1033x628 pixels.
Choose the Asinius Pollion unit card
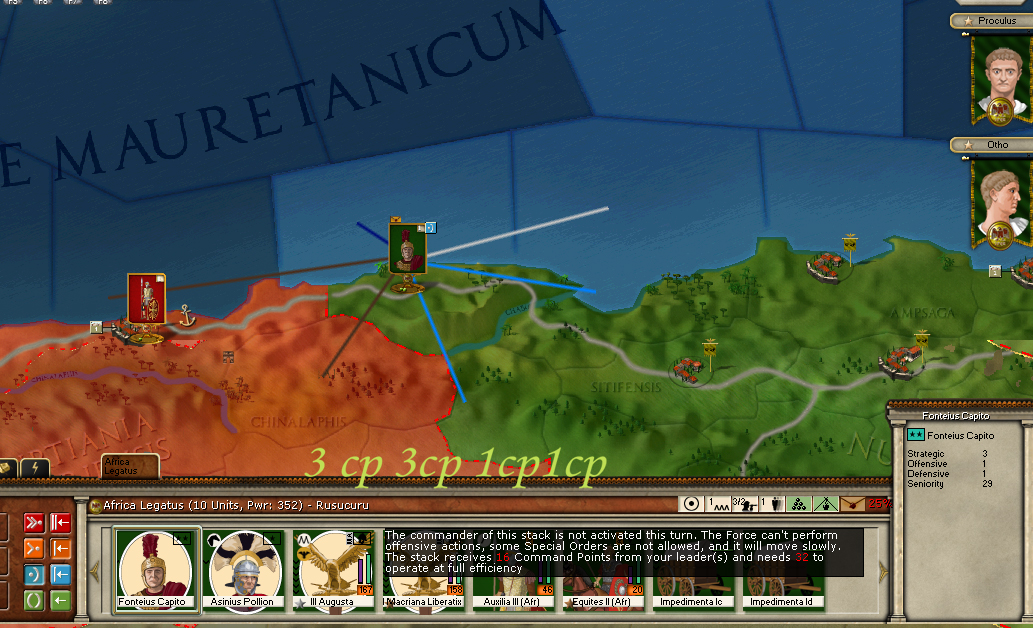pyautogui.click(x=247, y=568)
